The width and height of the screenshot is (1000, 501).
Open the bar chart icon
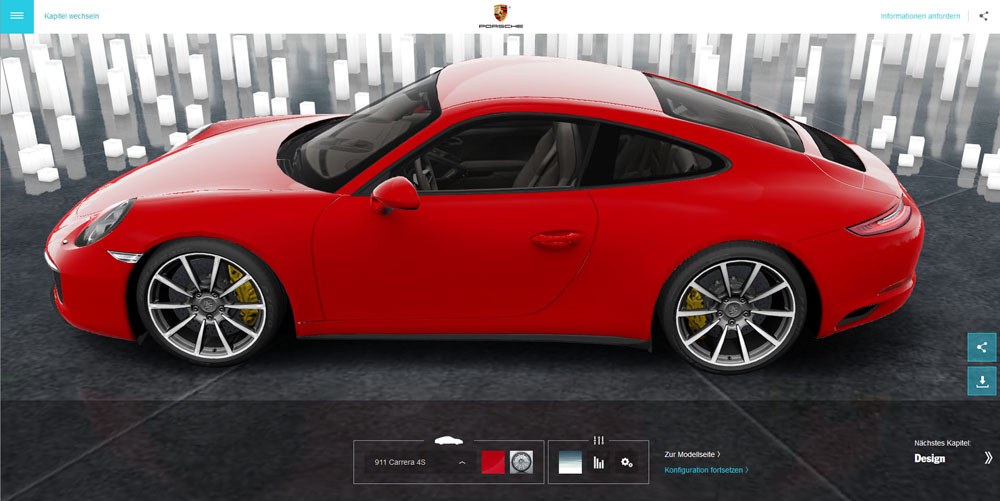(x=599, y=462)
